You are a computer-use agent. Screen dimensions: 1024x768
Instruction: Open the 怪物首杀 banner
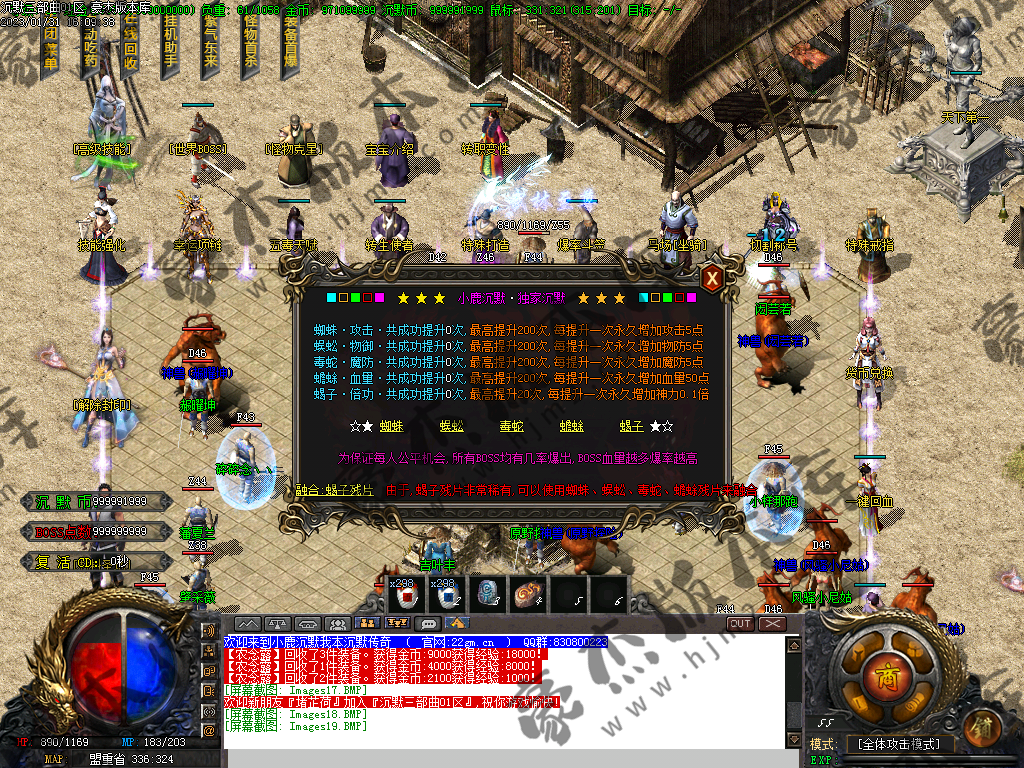tap(250, 45)
